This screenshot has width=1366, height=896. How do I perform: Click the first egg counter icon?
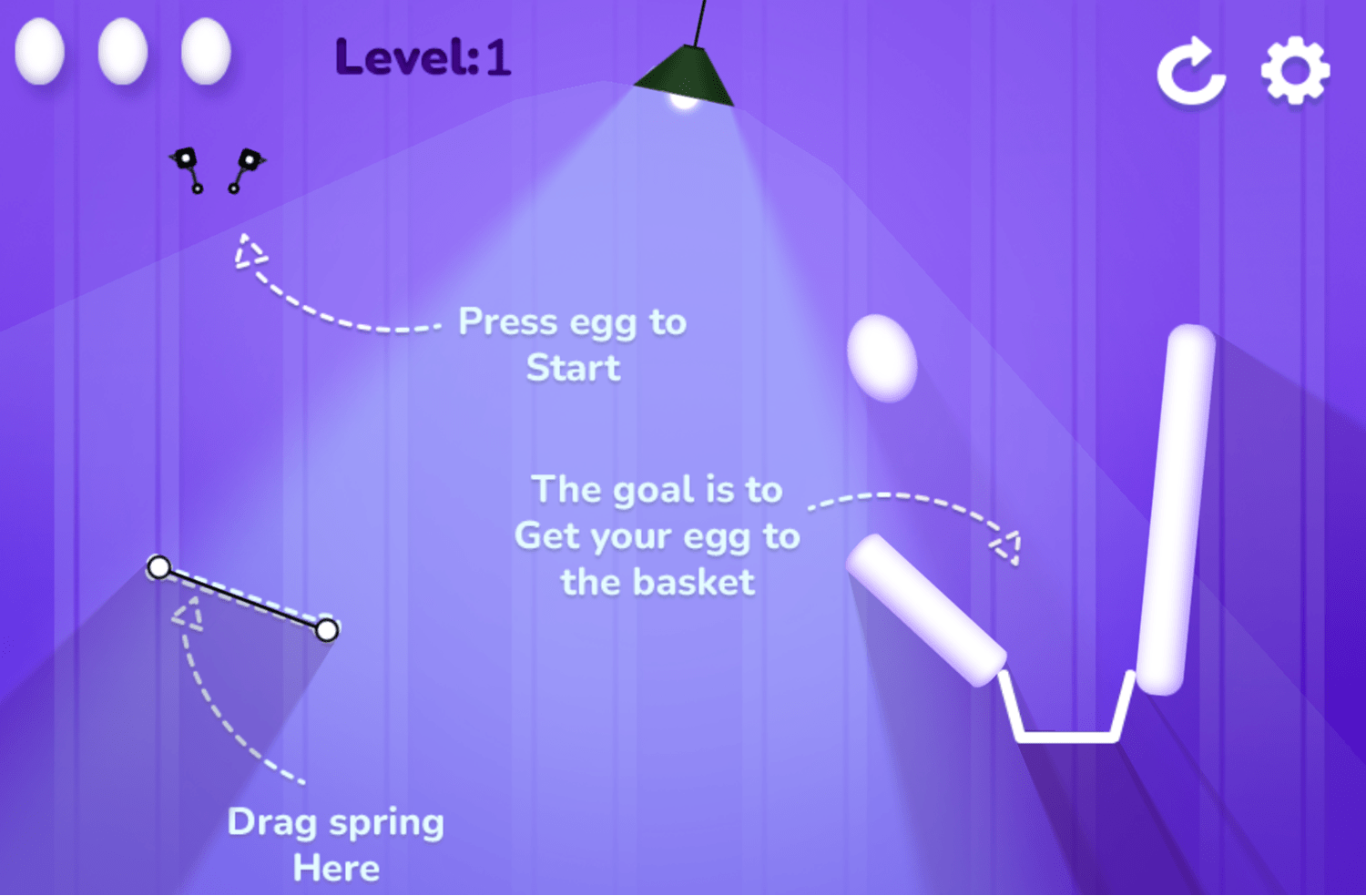40,52
